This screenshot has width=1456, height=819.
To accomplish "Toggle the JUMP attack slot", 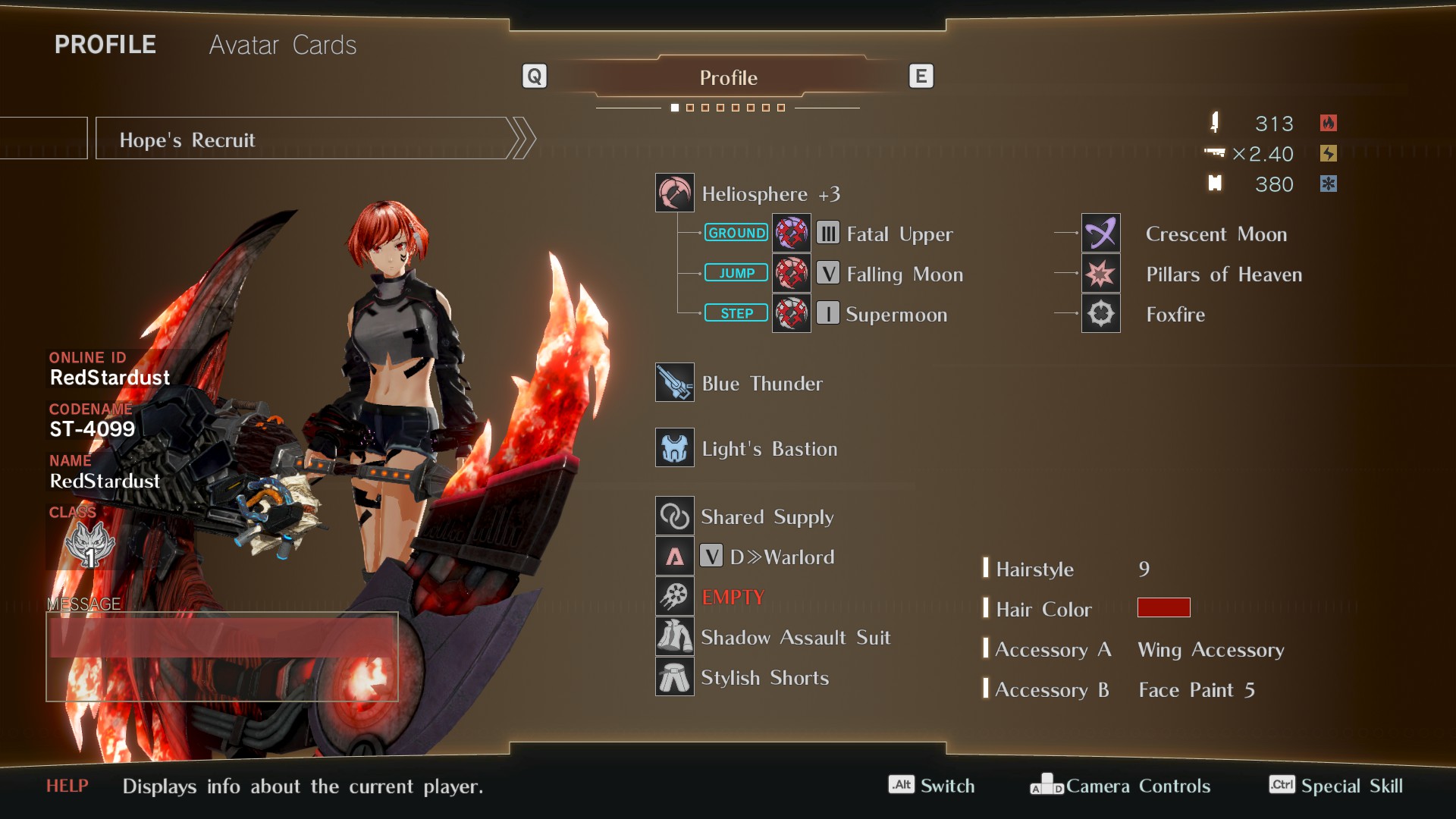I will coord(736,272).
